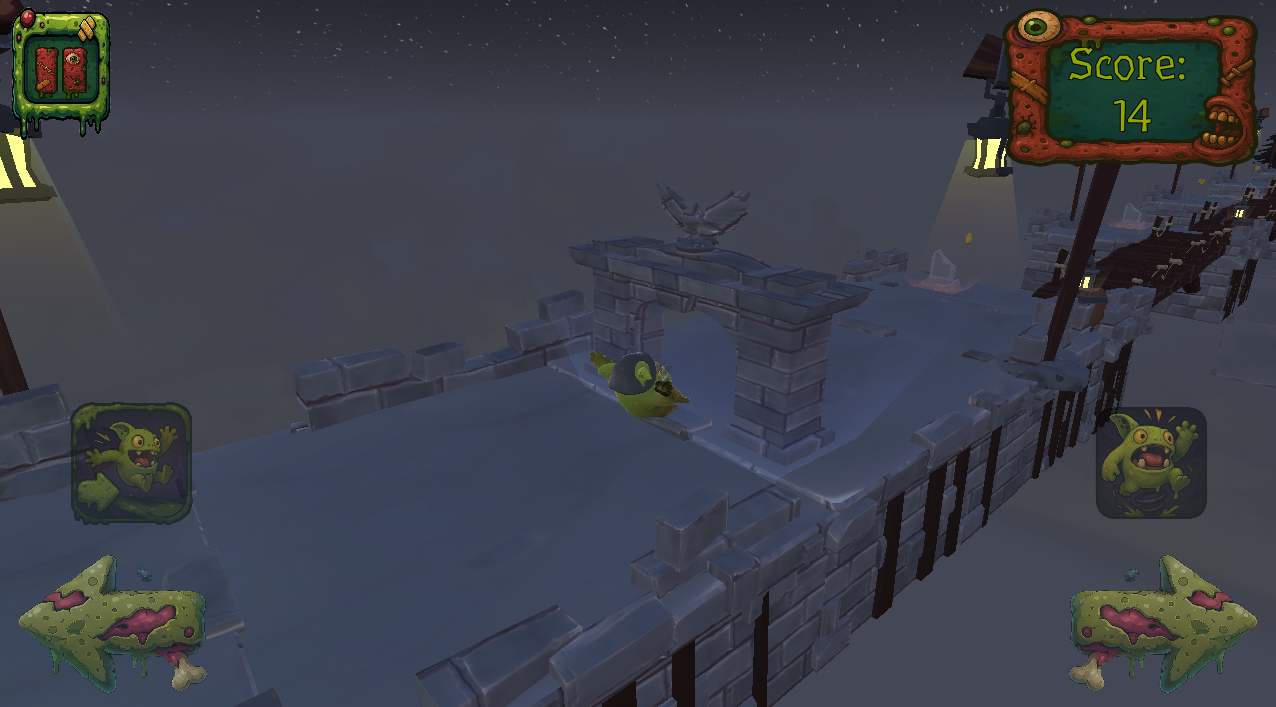This screenshot has height=707, width=1276.
Task: Activate the goblin dash action button
Action: (x=131, y=463)
